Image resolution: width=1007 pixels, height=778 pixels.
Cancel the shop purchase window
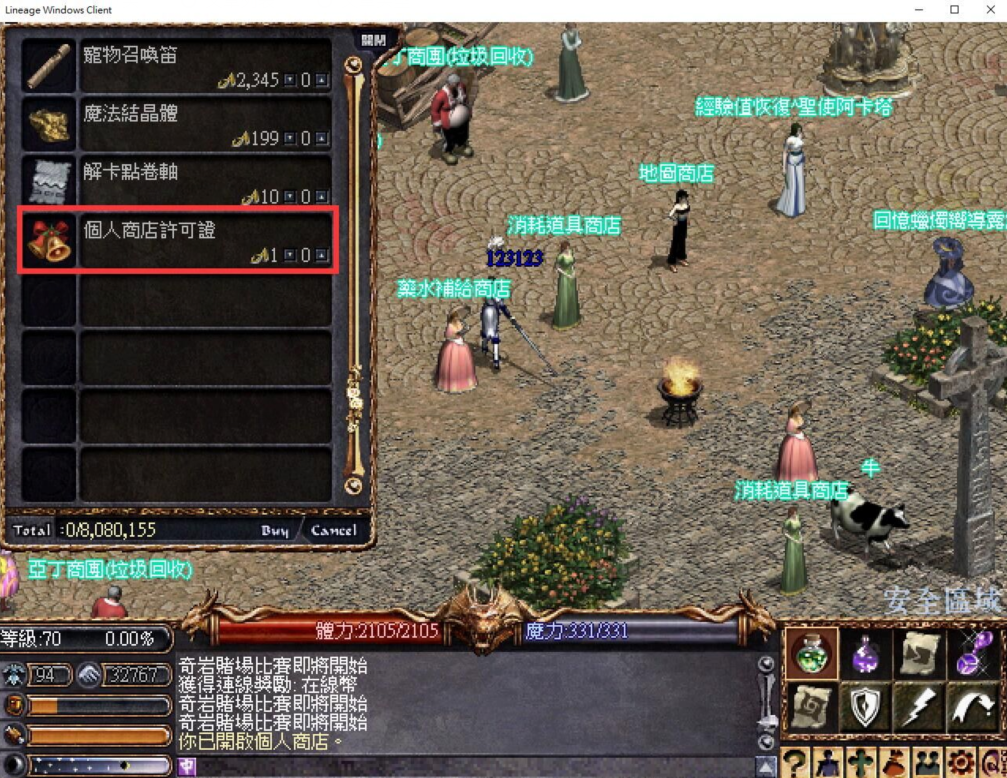coord(333,530)
